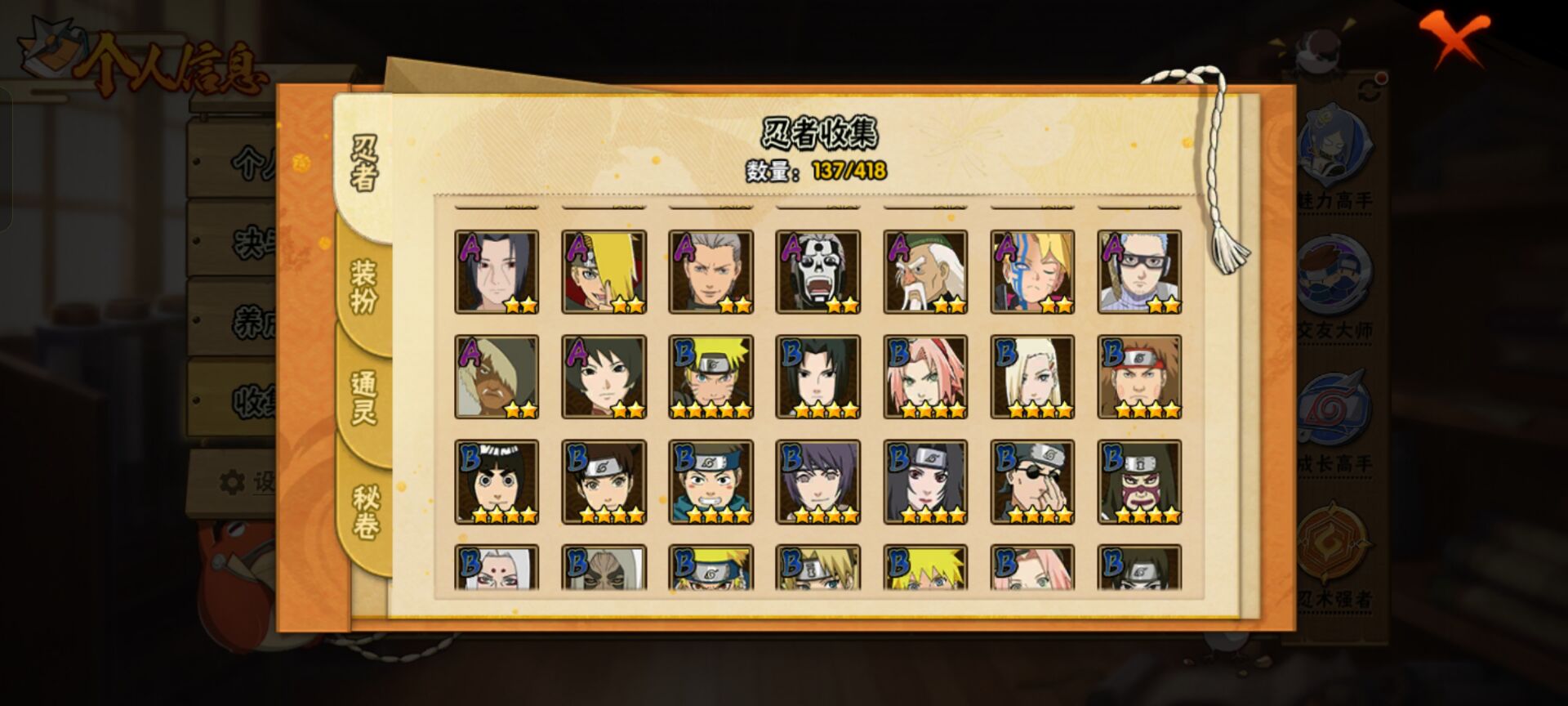The image size is (1568, 706).
Task: Open the 通灵 summon tab
Action: click(363, 397)
